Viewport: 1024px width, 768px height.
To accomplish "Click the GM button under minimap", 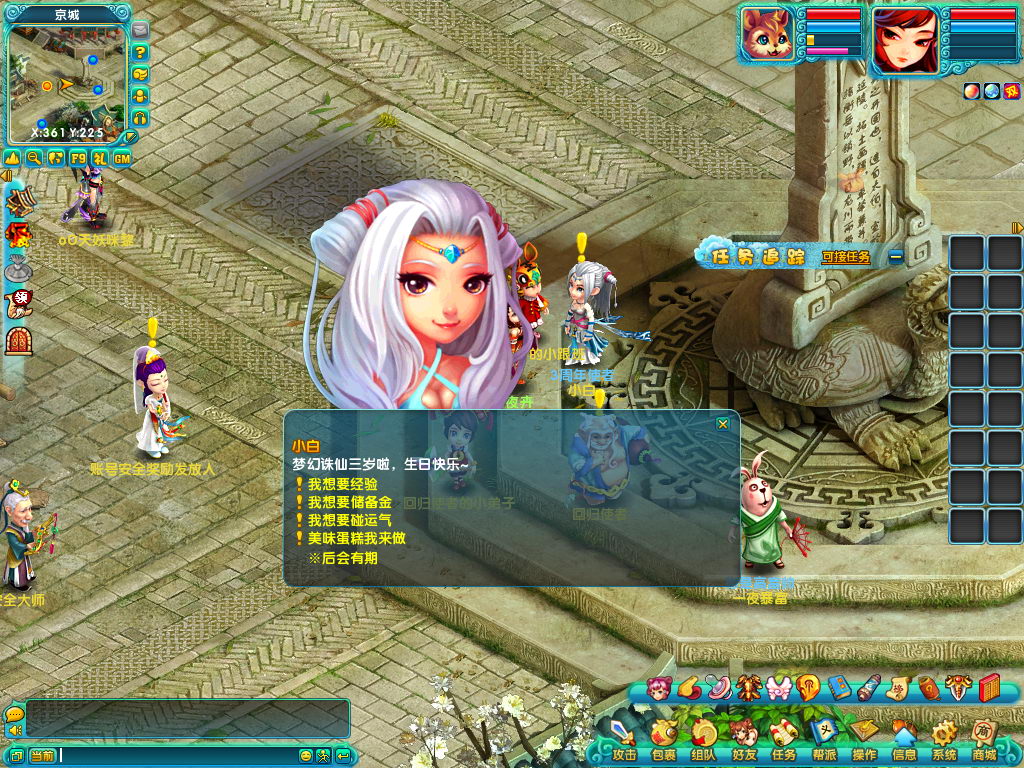I will 122,158.
